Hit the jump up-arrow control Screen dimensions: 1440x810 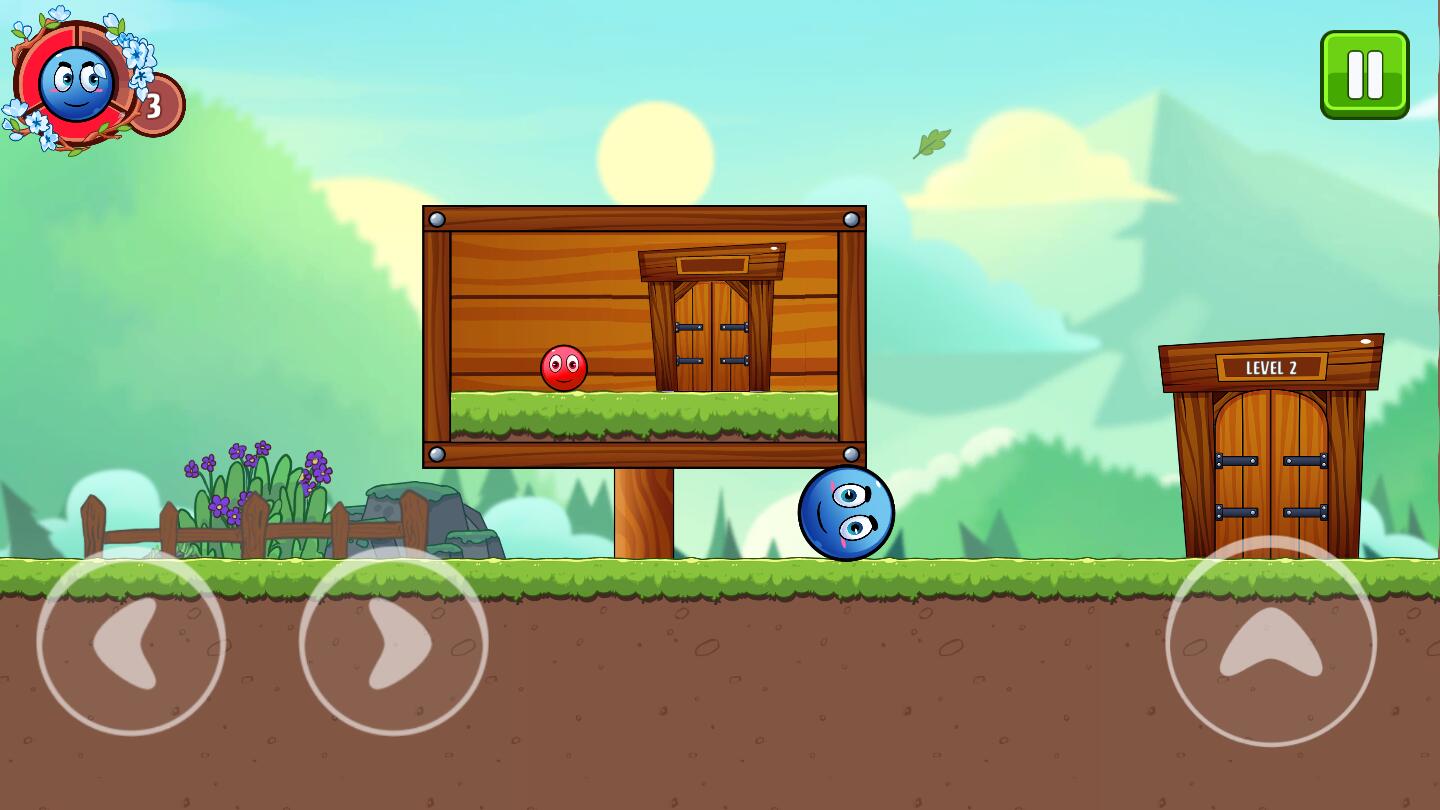point(1270,642)
